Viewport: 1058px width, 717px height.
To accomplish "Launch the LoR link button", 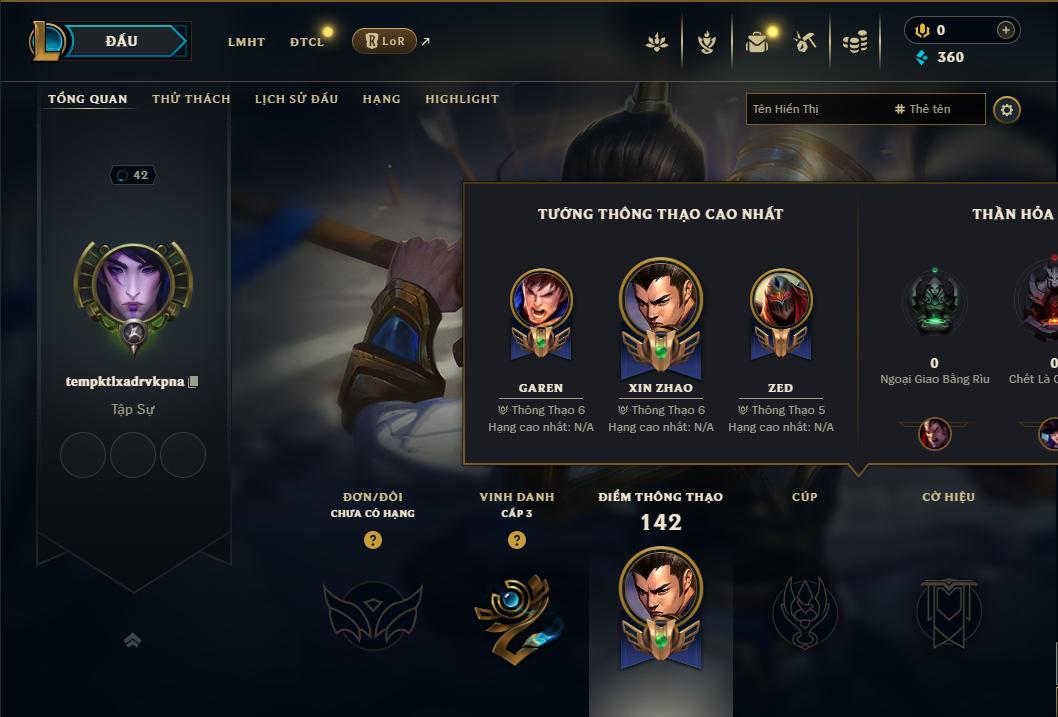I will click(384, 41).
